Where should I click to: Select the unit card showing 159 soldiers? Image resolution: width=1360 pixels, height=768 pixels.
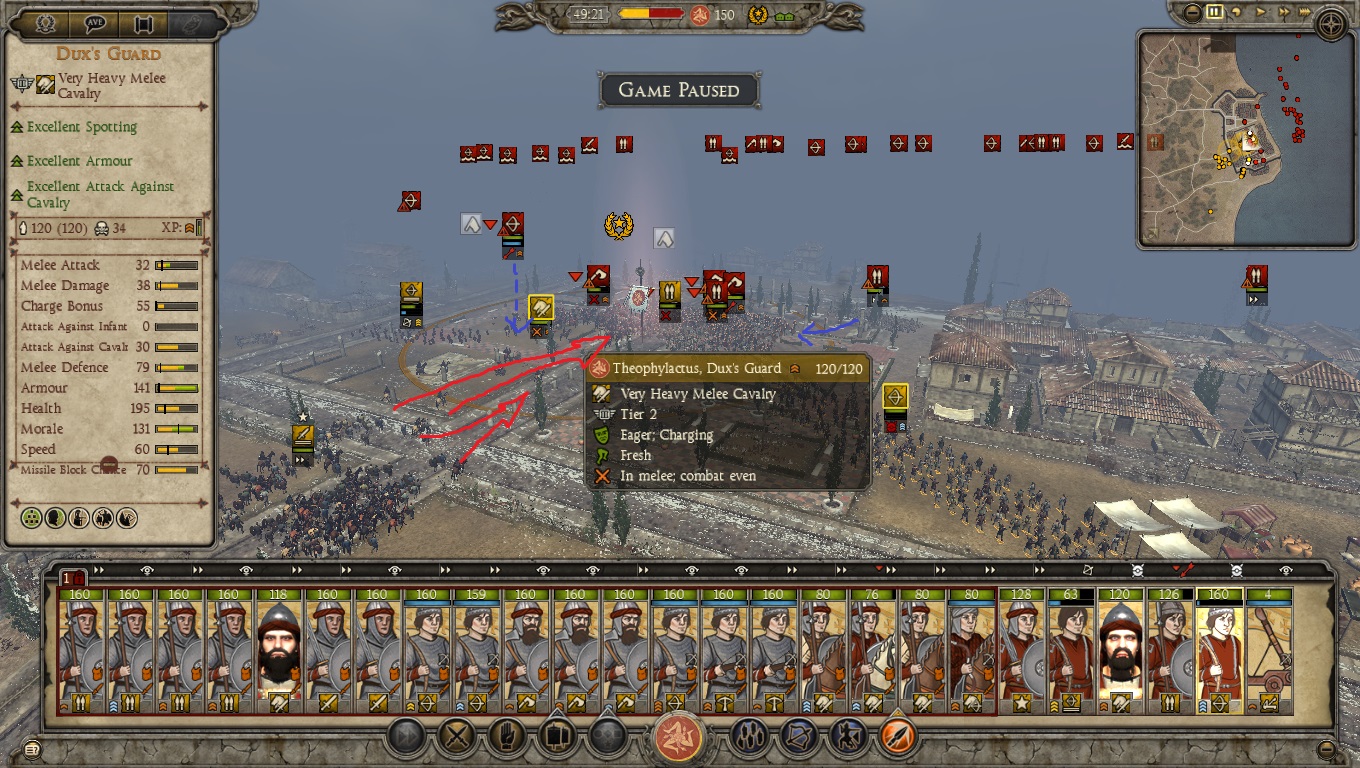point(476,652)
